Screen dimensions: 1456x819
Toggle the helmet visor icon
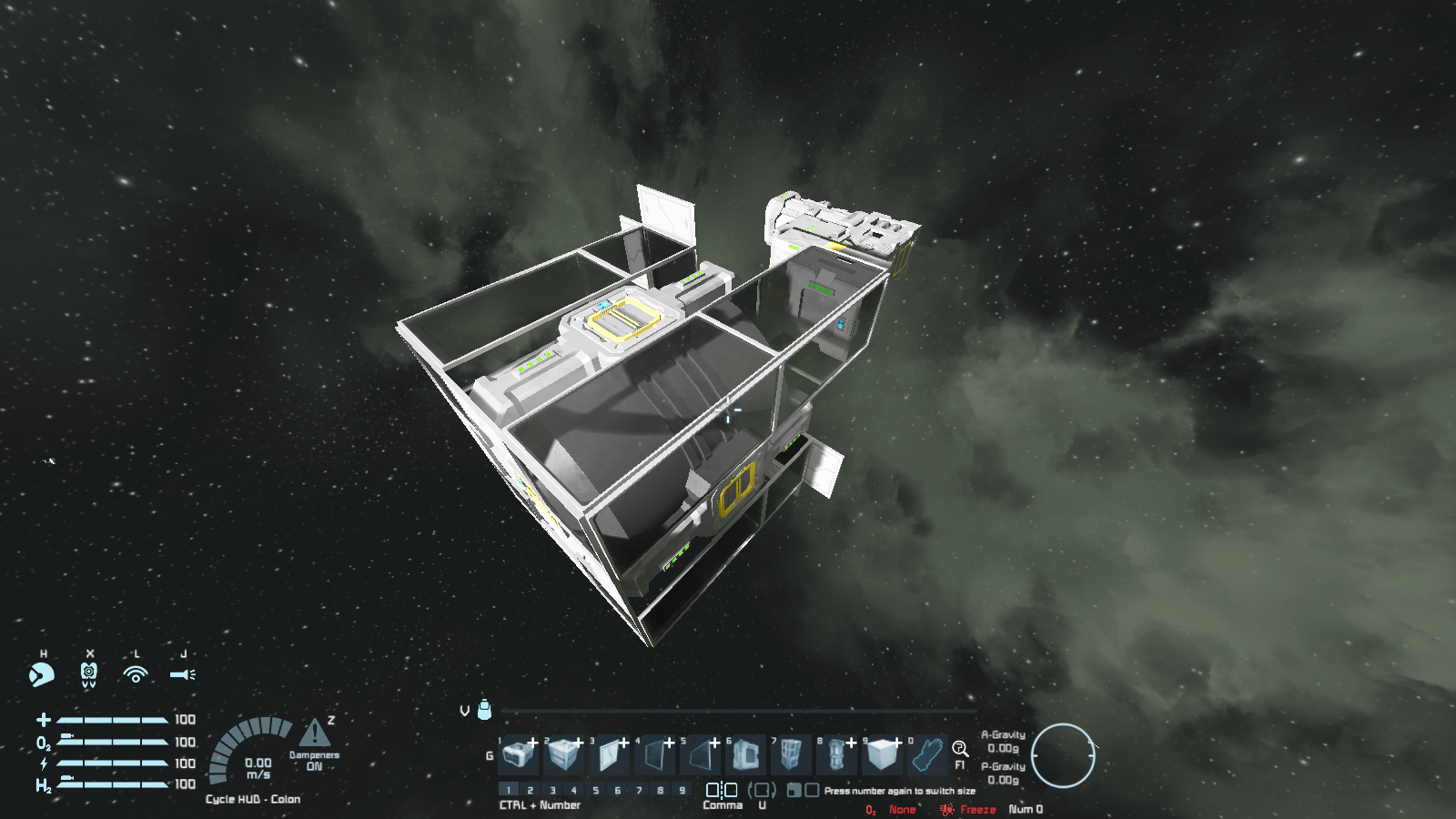41,674
